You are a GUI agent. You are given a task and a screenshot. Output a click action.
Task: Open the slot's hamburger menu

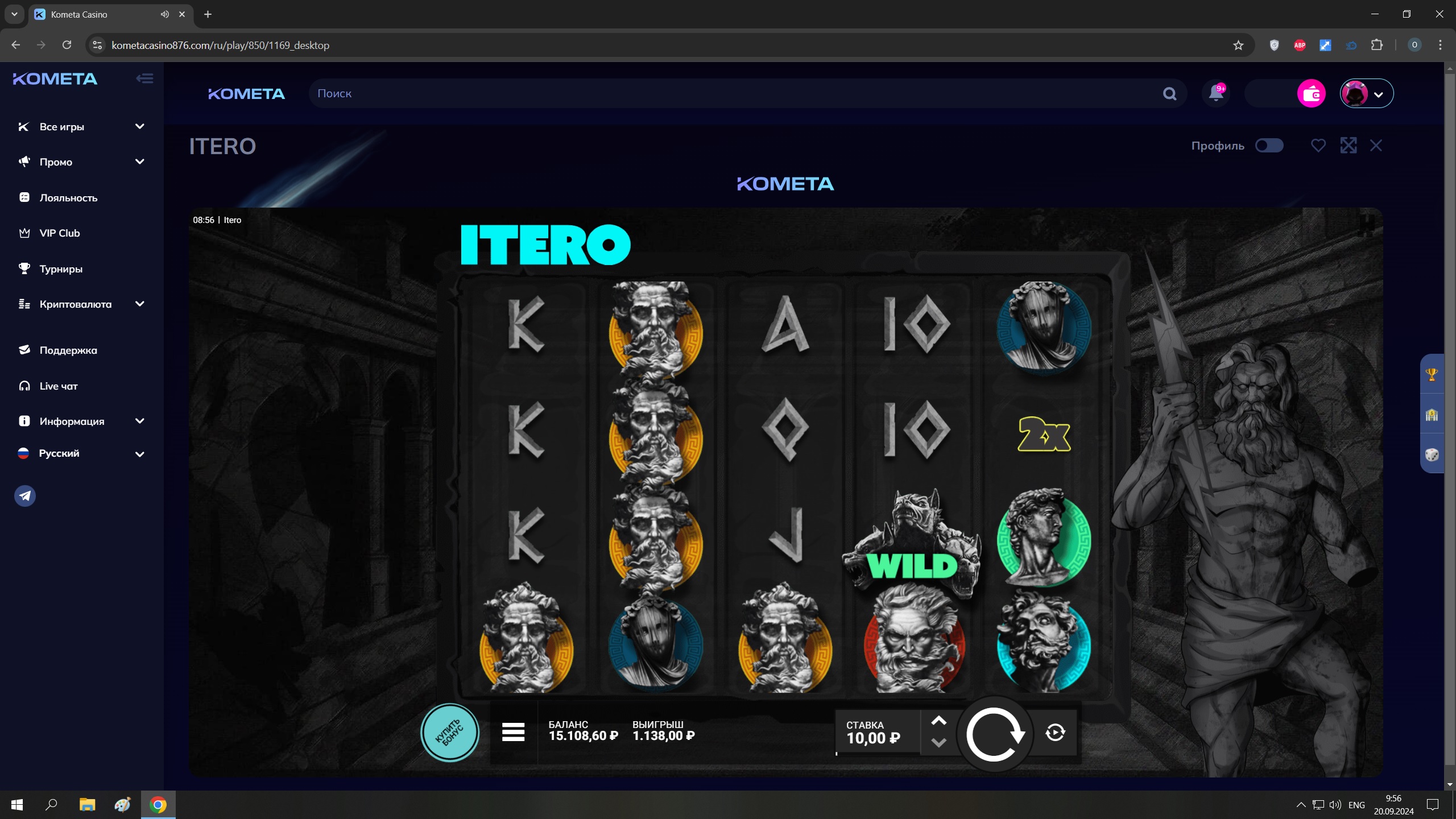(x=513, y=732)
